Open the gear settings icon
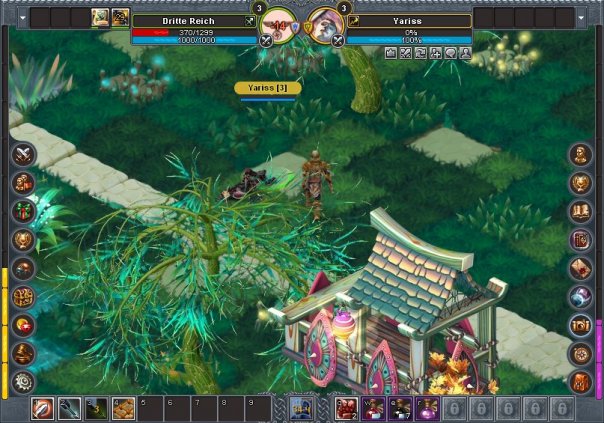 (24, 381)
